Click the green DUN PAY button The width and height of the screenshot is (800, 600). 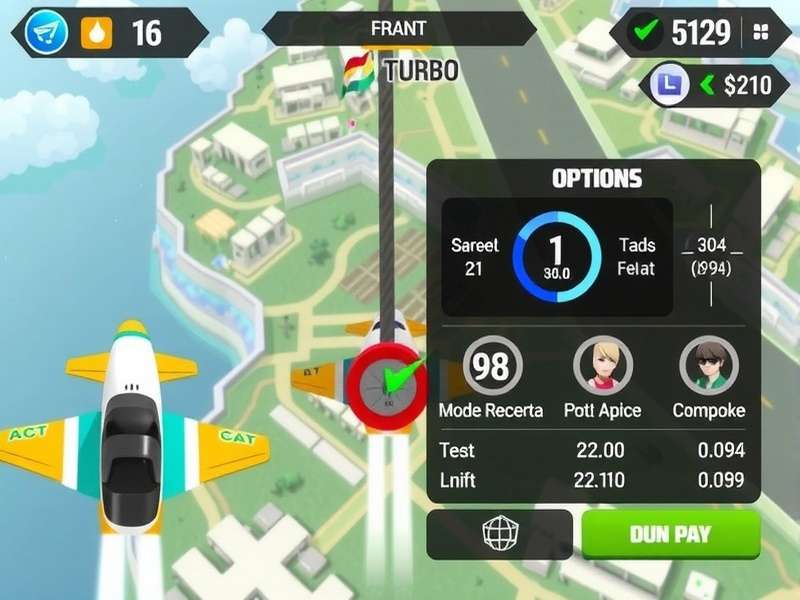(x=670, y=534)
